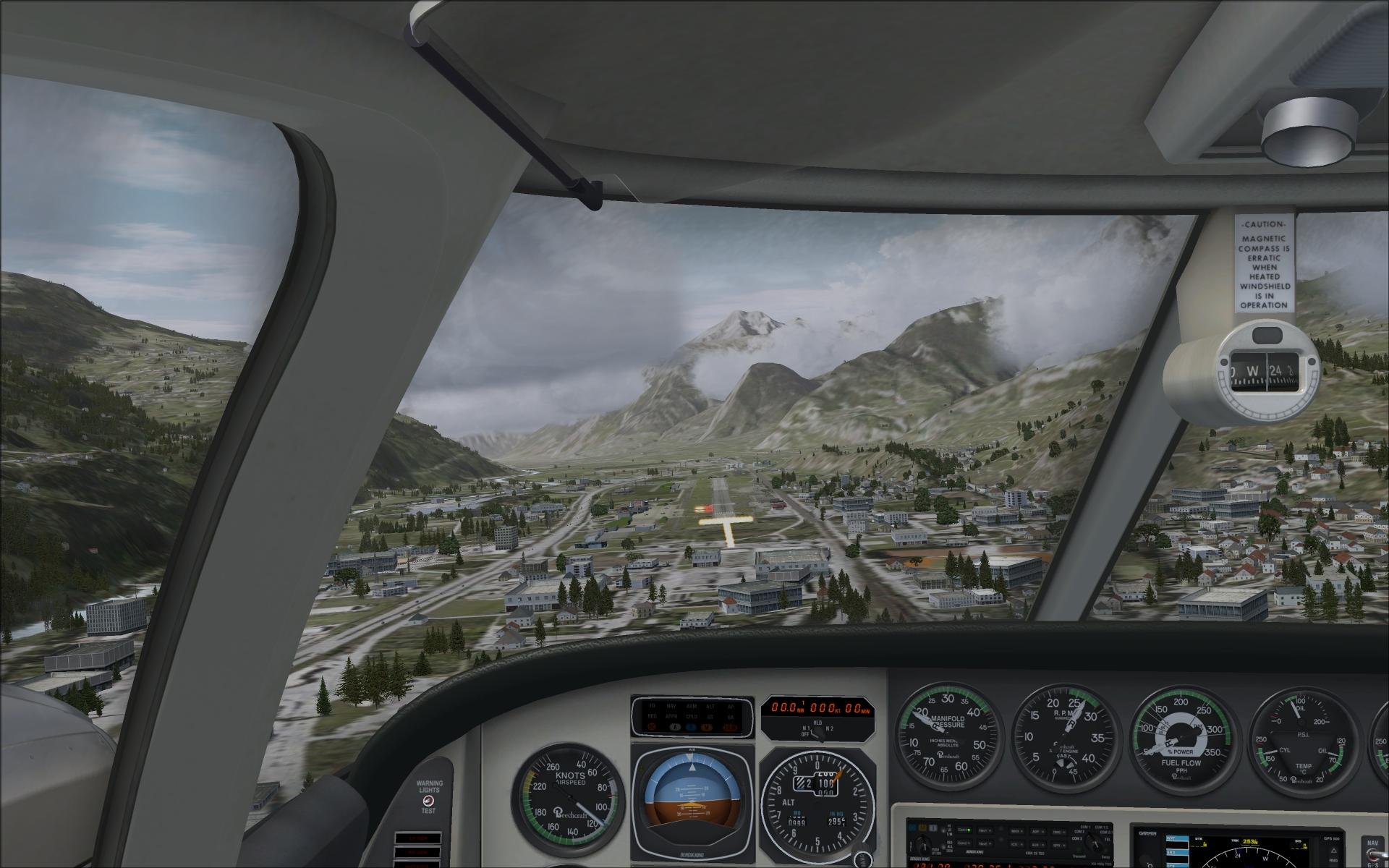Push the Warning Lights Test button
Image resolution: width=1389 pixels, height=868 pixels.
tap(429, 801)
